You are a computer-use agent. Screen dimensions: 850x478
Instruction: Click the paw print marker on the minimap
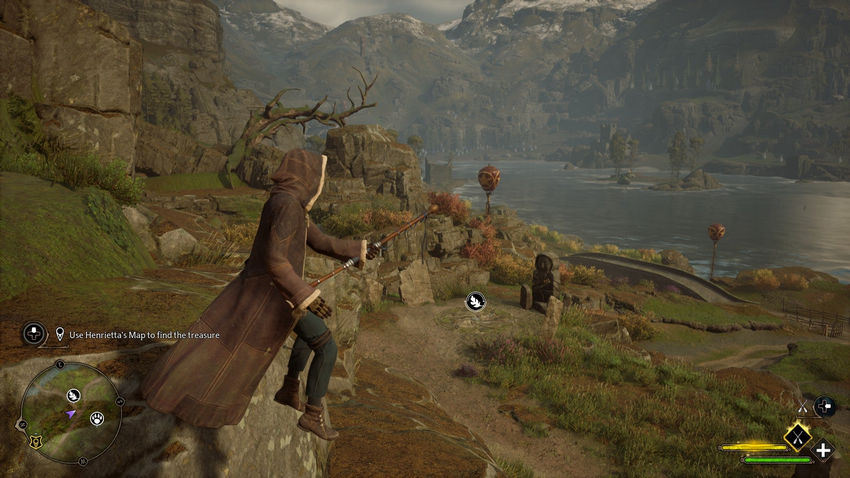98,418
